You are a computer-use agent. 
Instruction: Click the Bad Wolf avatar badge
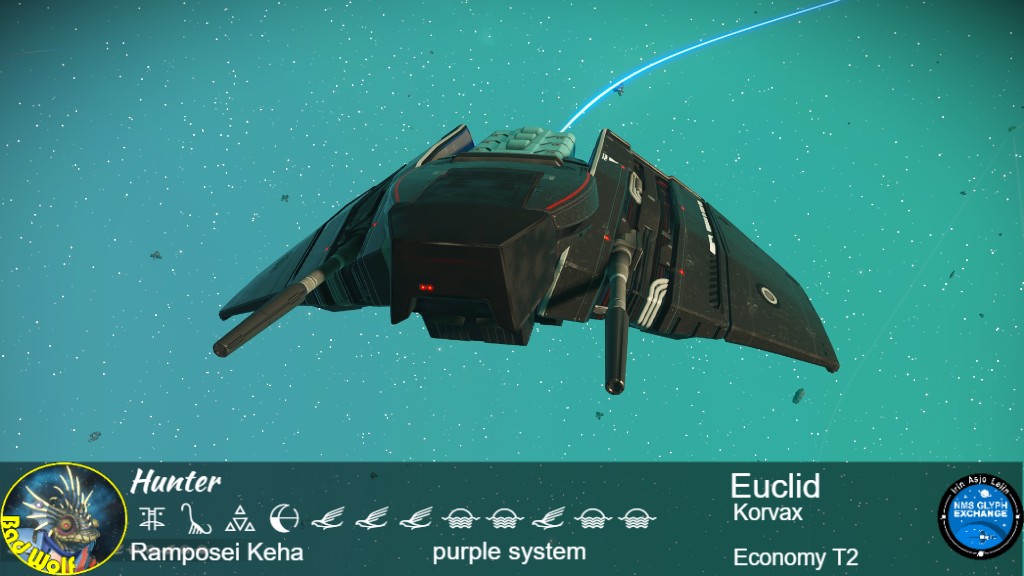pyautogui.click(x=64, y=519)
